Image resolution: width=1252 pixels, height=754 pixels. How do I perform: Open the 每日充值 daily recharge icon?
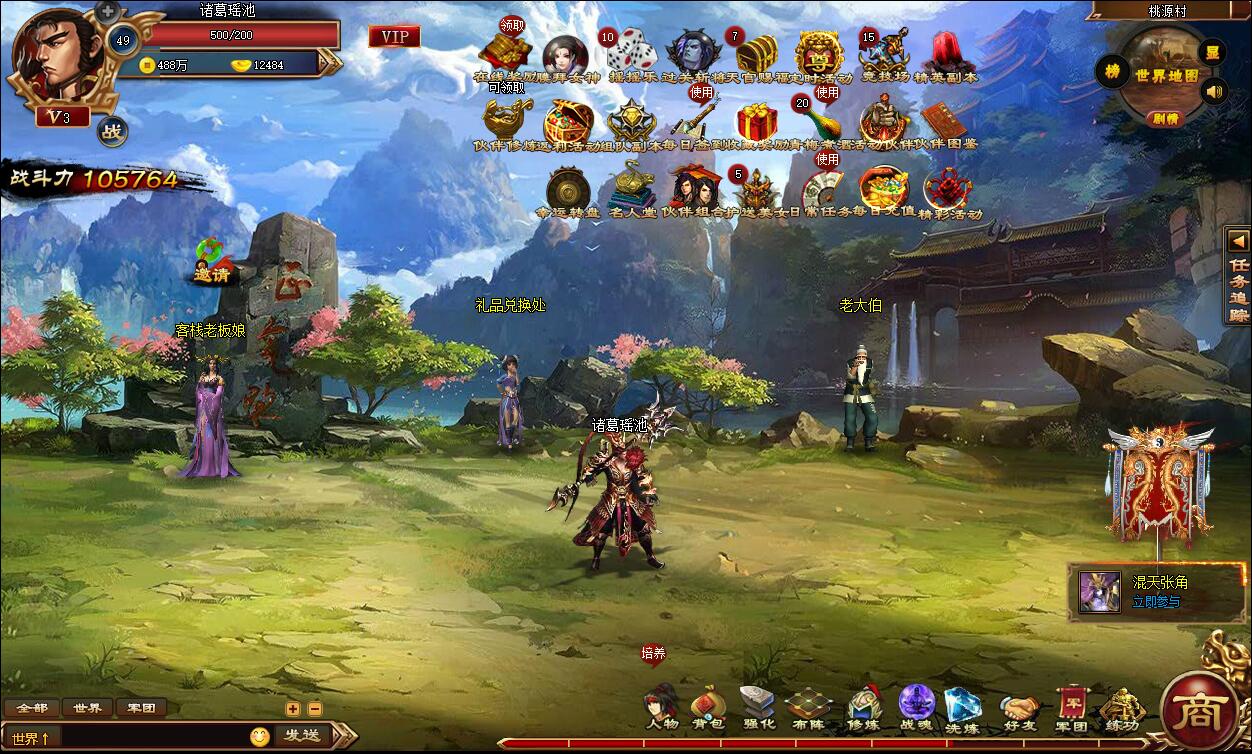tap(884, 188)
